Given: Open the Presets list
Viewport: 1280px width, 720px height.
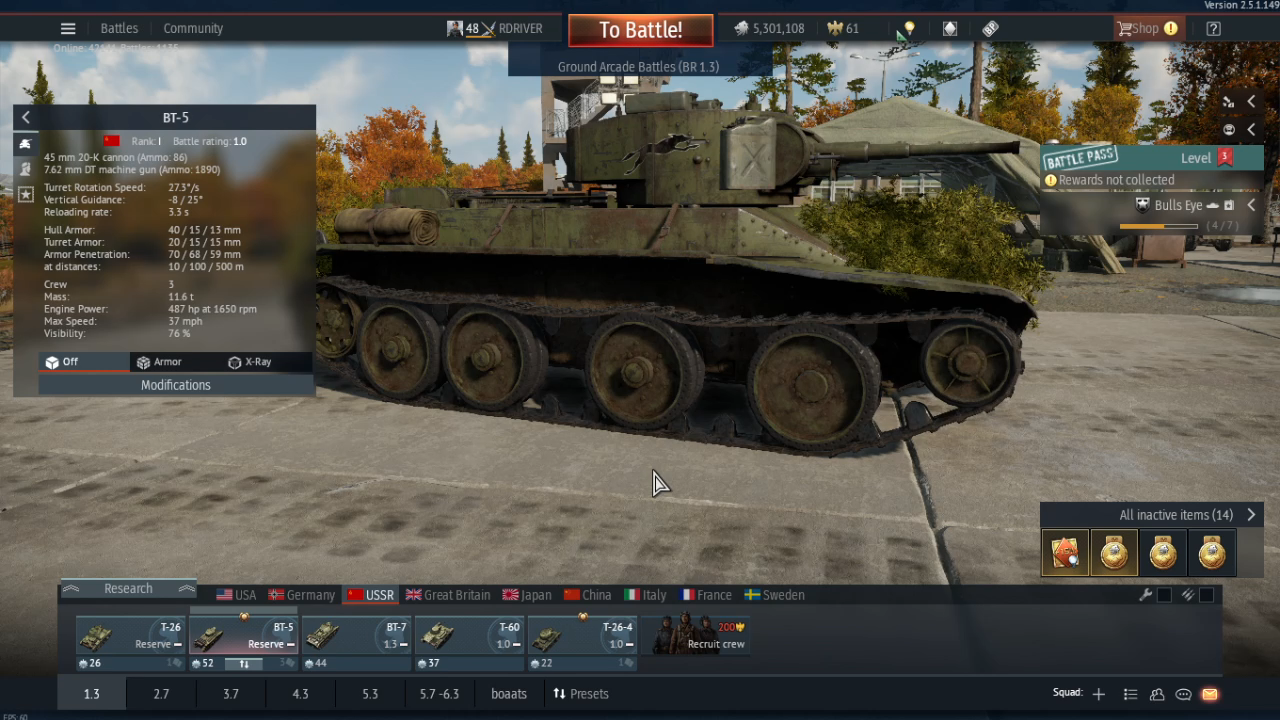Looking at the screenshot, I should (x=581, y=694).
